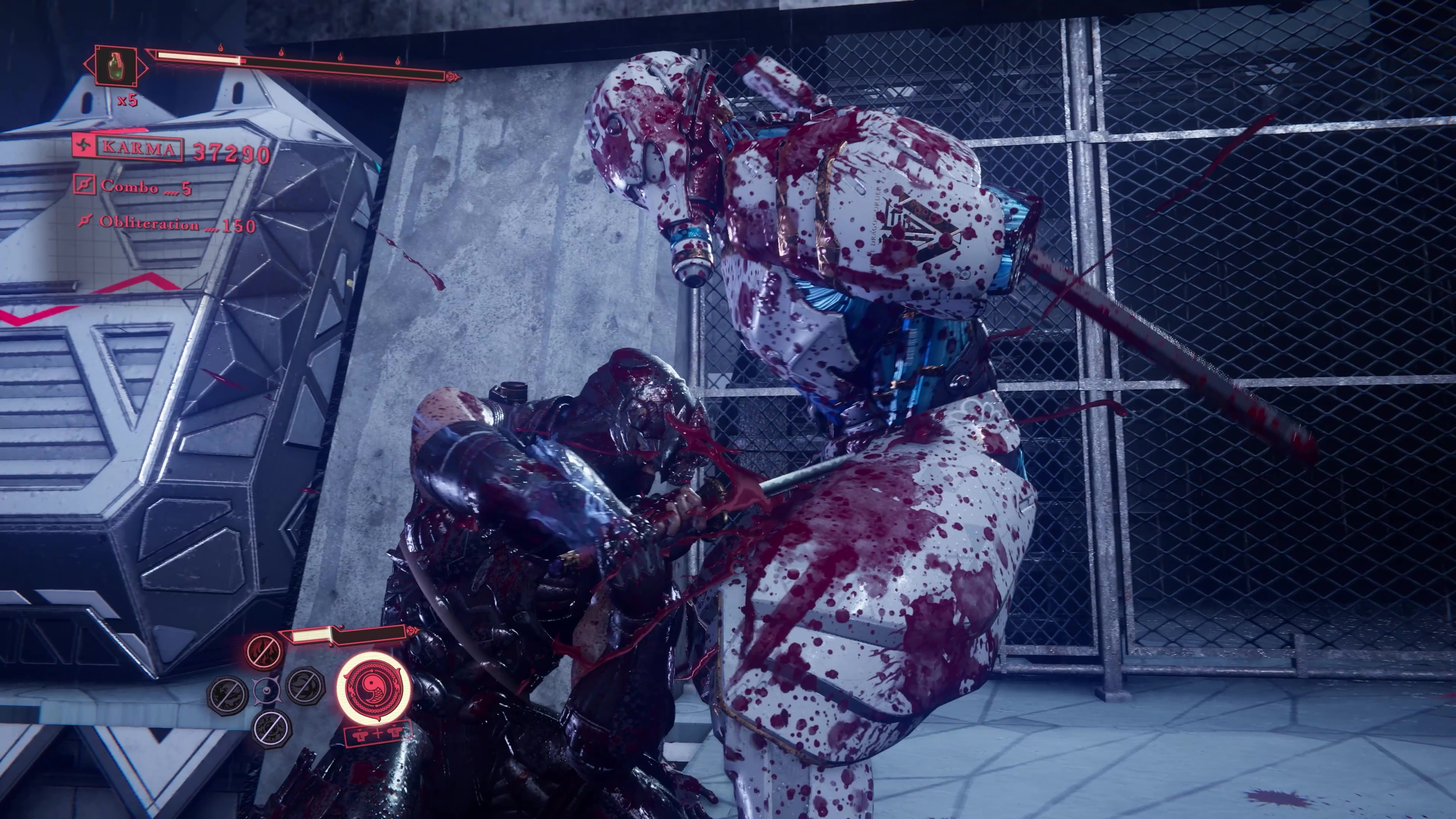The image size is (1456, 819).
Task: Use the green healing bottle item
Action: point(116,66)
